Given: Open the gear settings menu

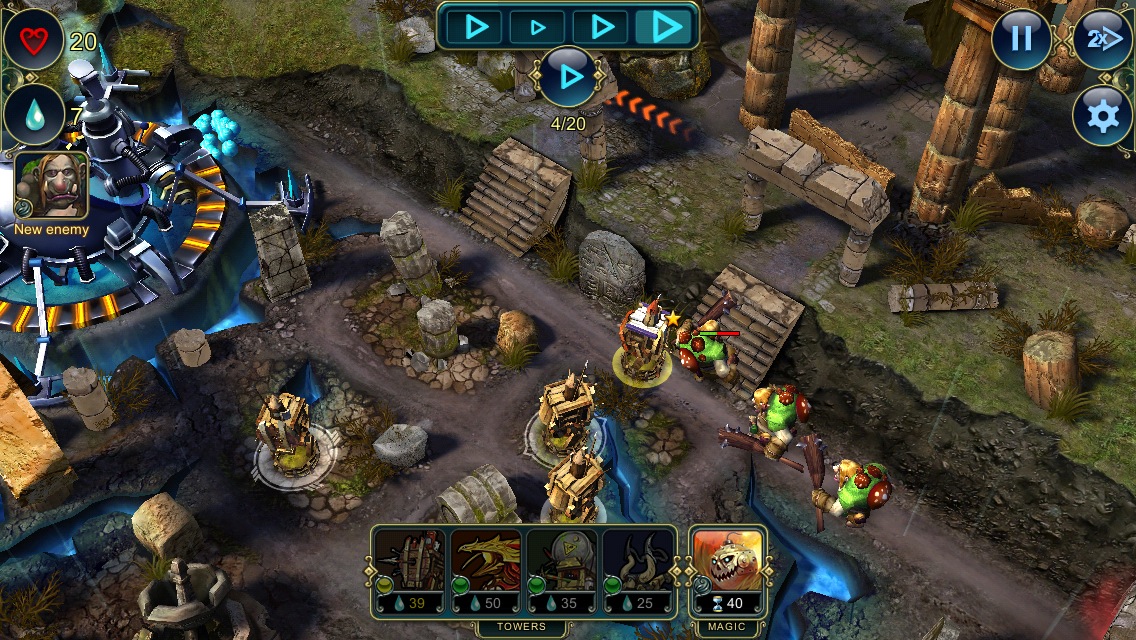Looking at the screenshot, I should pyautogui.click(x=1102, y=116).
